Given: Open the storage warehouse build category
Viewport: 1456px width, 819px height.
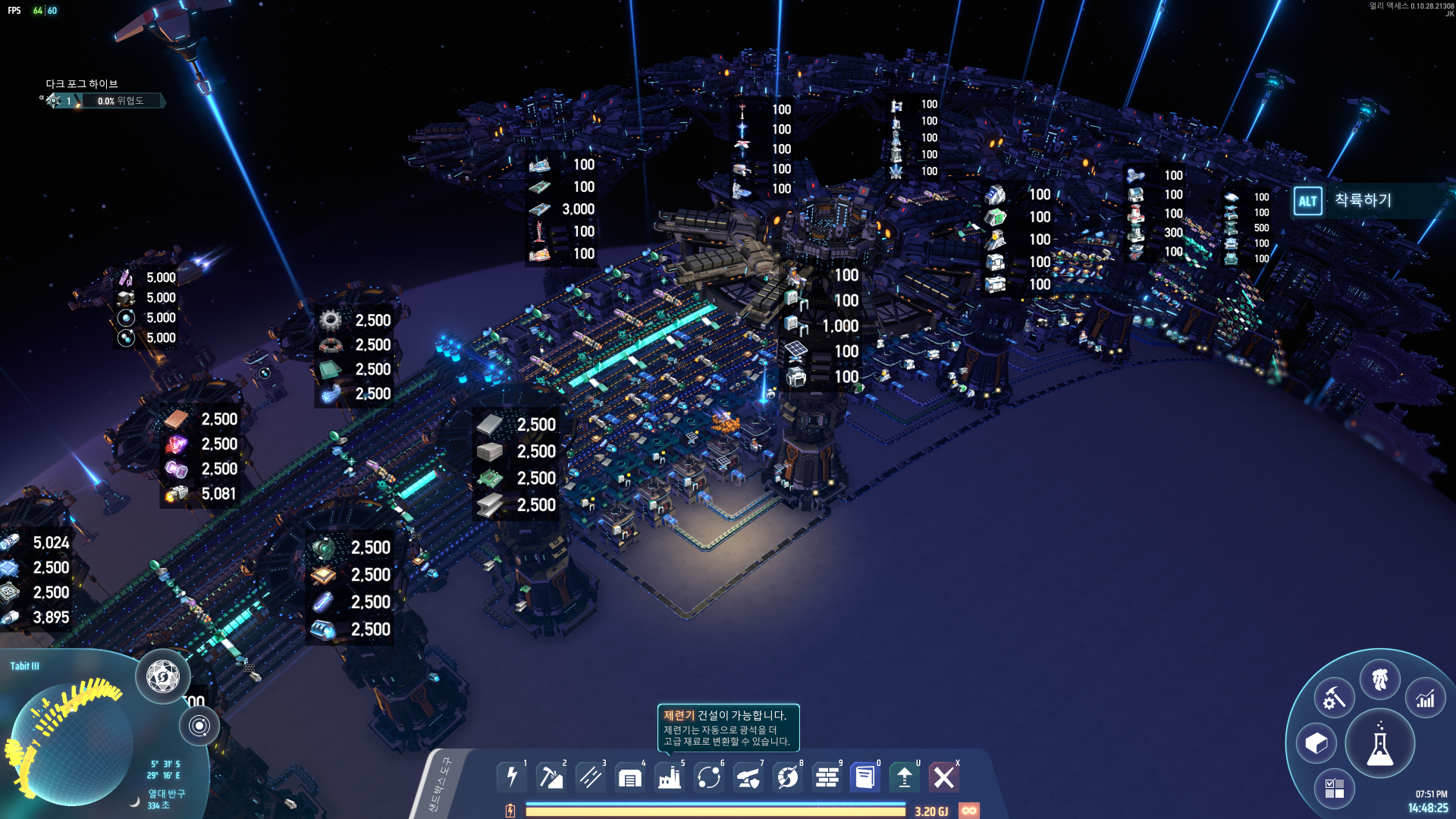Looking at the screenshot, I should click(x=630, y=777).
